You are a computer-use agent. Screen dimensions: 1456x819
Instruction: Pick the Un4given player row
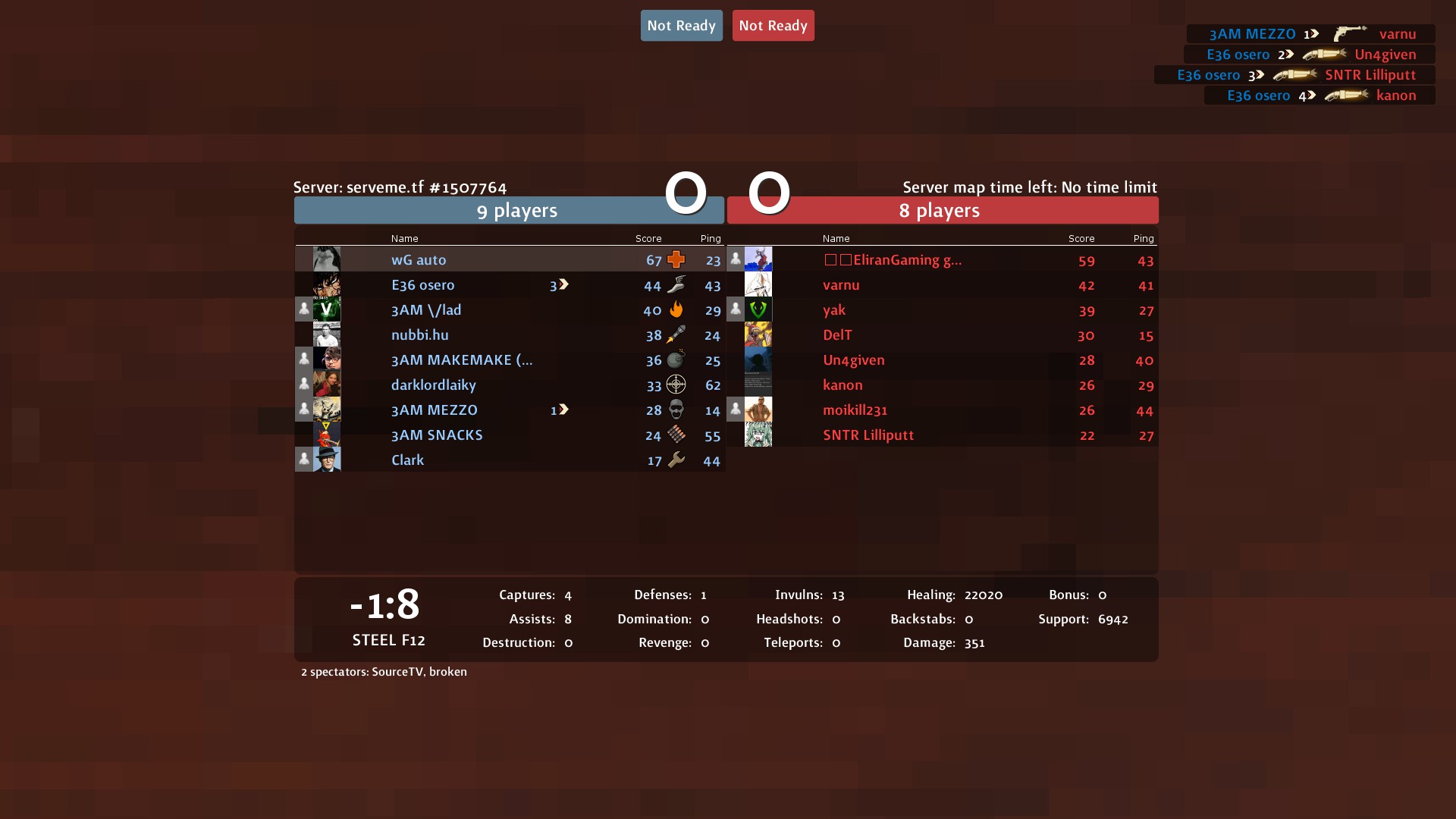pyautogui.click(x=854, y=360)
